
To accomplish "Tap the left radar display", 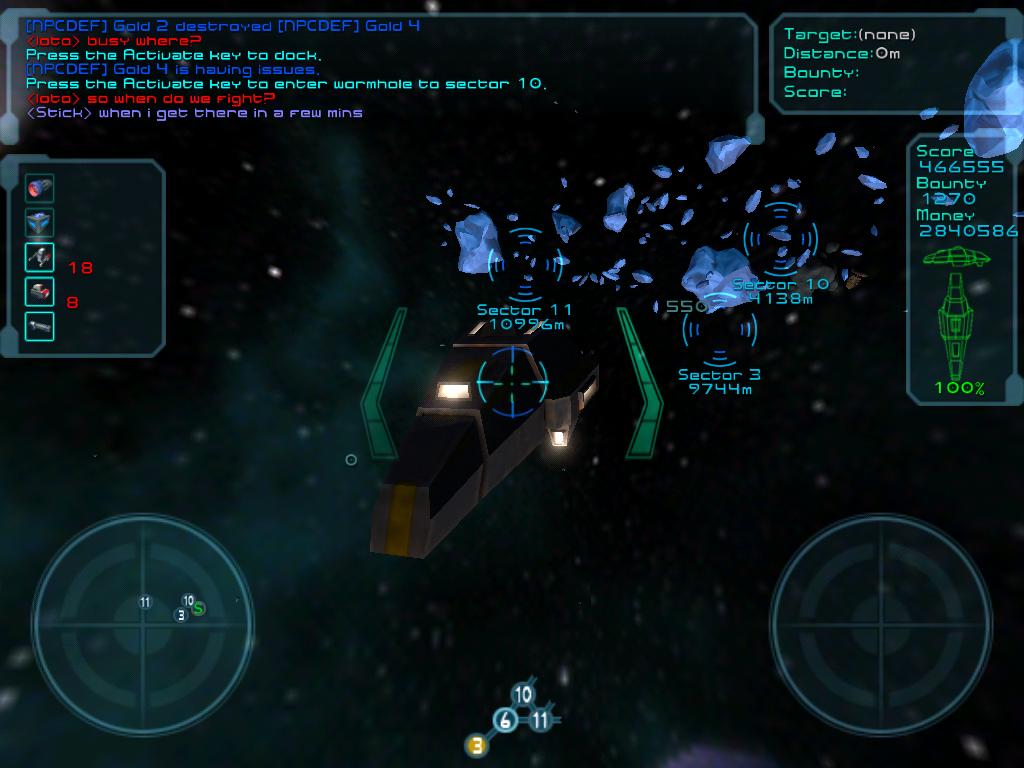I will pos(141,610).
